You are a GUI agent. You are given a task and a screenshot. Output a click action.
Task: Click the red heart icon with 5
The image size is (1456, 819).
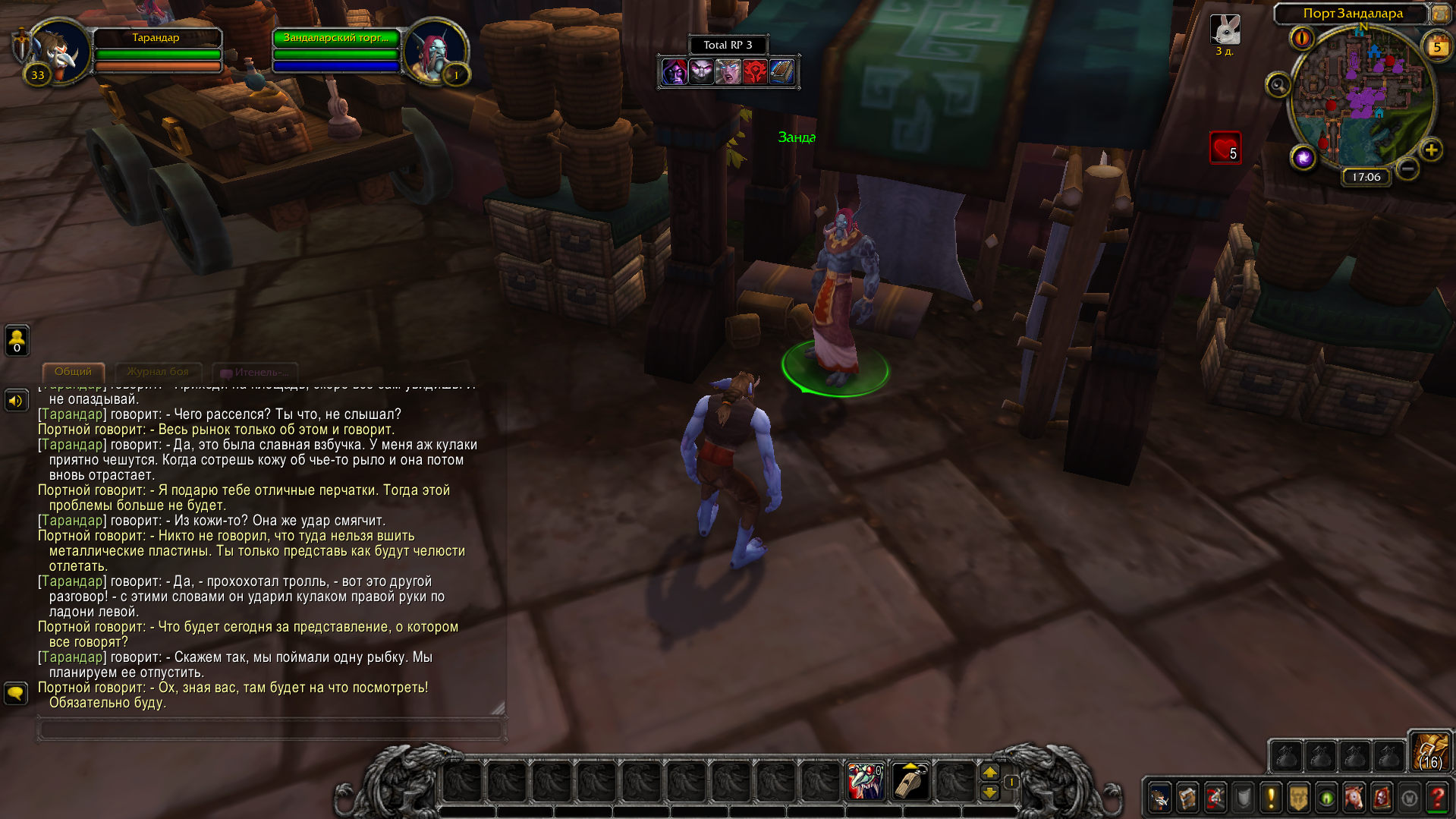(x=1225, y=148)
